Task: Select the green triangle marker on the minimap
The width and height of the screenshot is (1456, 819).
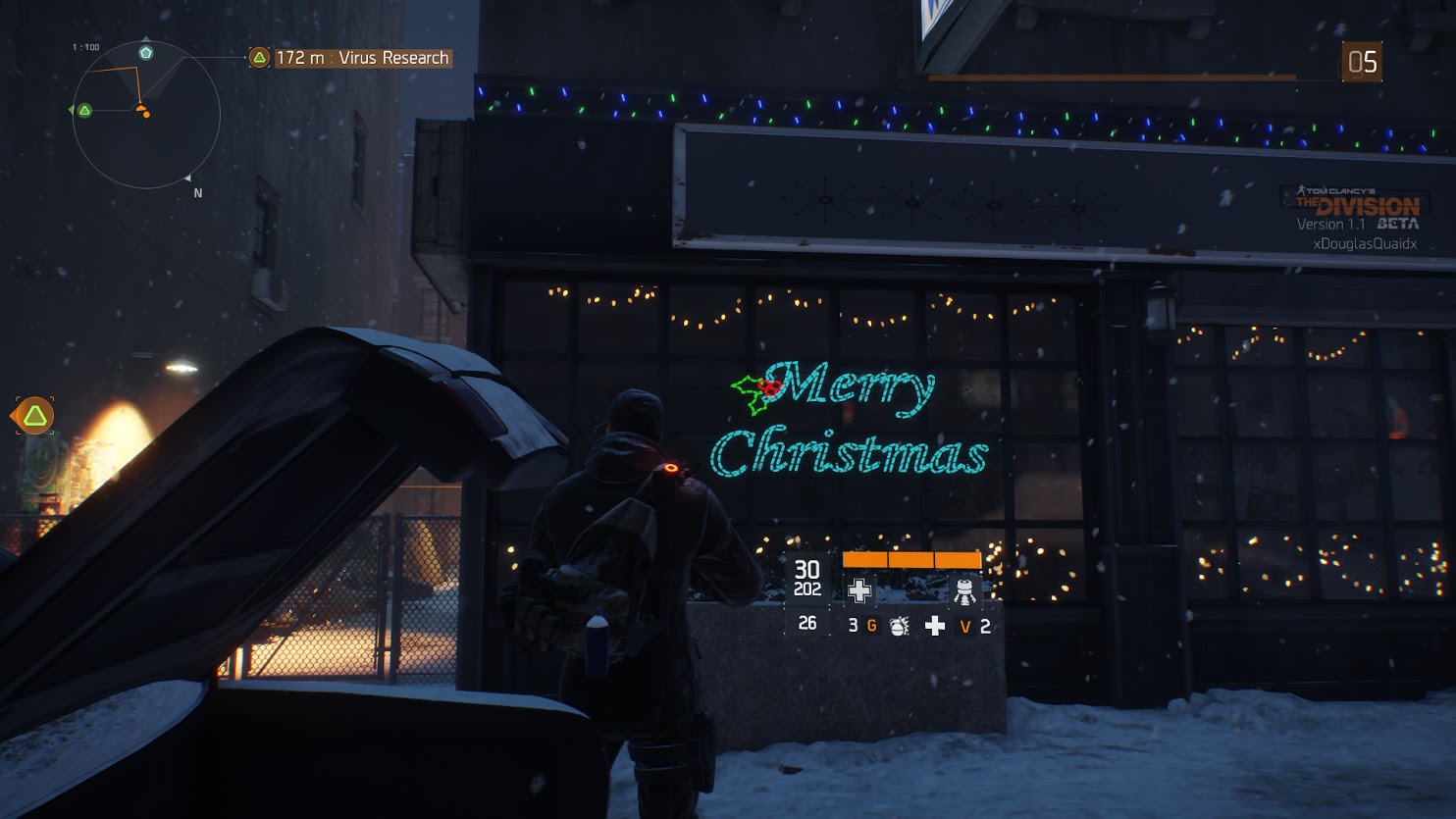Action: coord(85,110)
